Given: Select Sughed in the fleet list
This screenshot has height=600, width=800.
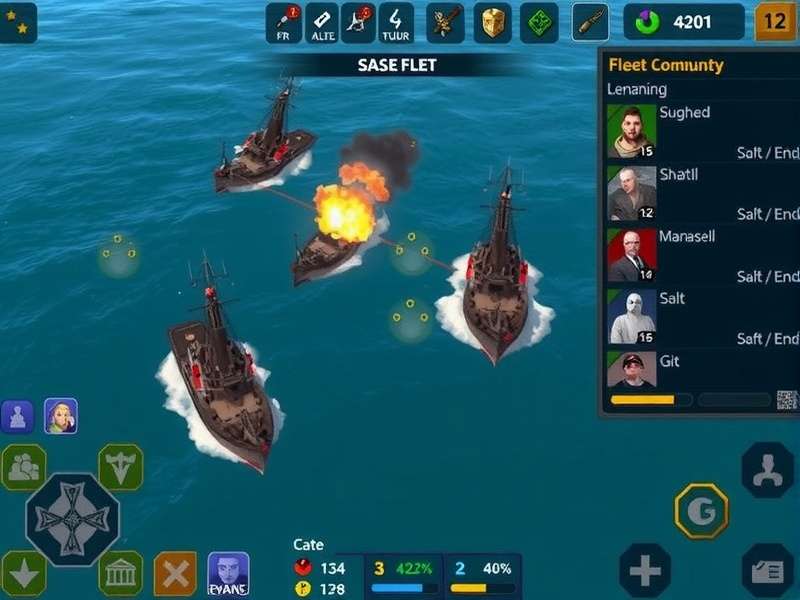Looking at the screenshot, I should coord(700,131).
